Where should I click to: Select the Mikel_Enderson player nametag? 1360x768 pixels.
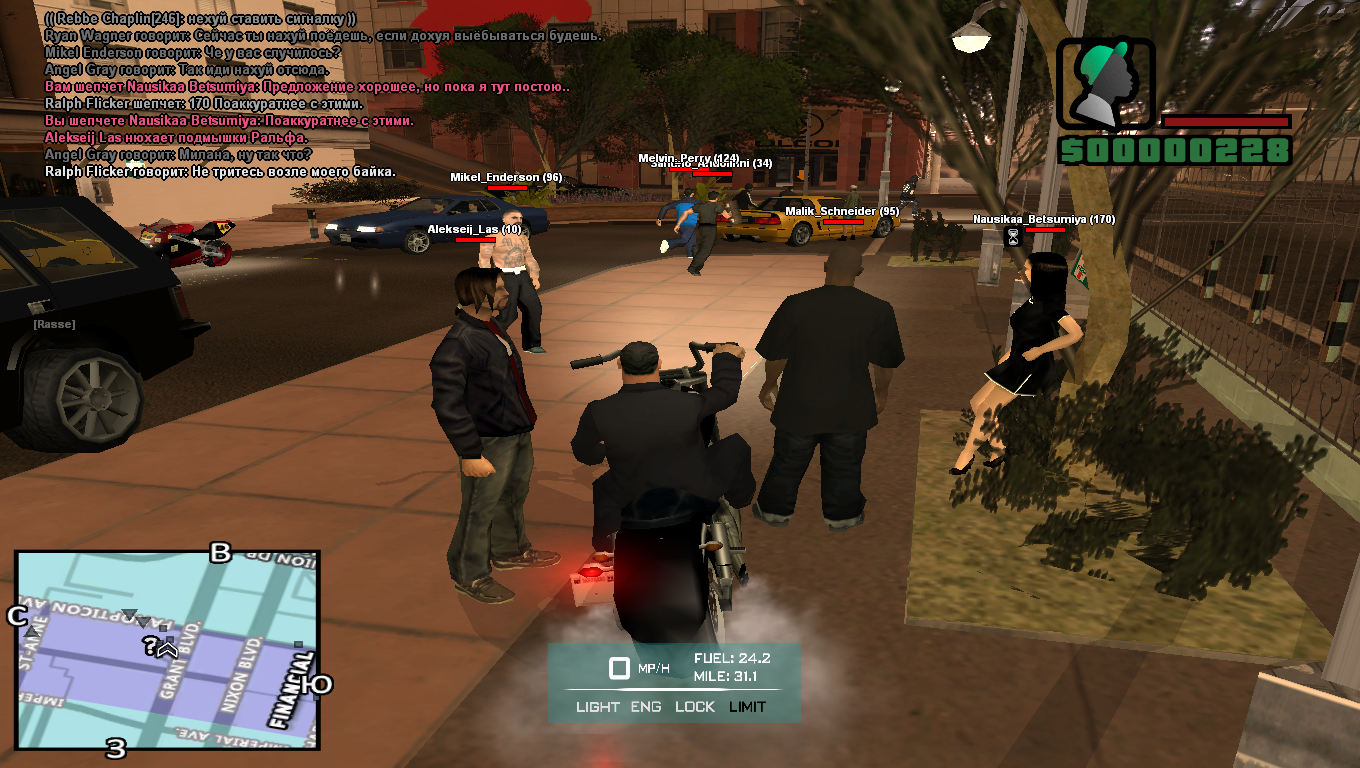click(505, 177)
